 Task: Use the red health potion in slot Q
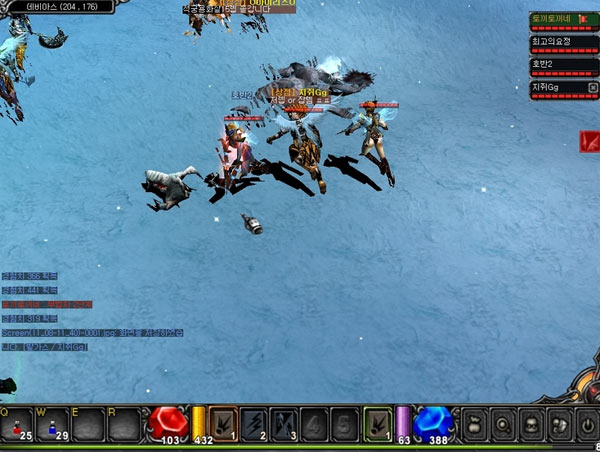click(17, 425)
